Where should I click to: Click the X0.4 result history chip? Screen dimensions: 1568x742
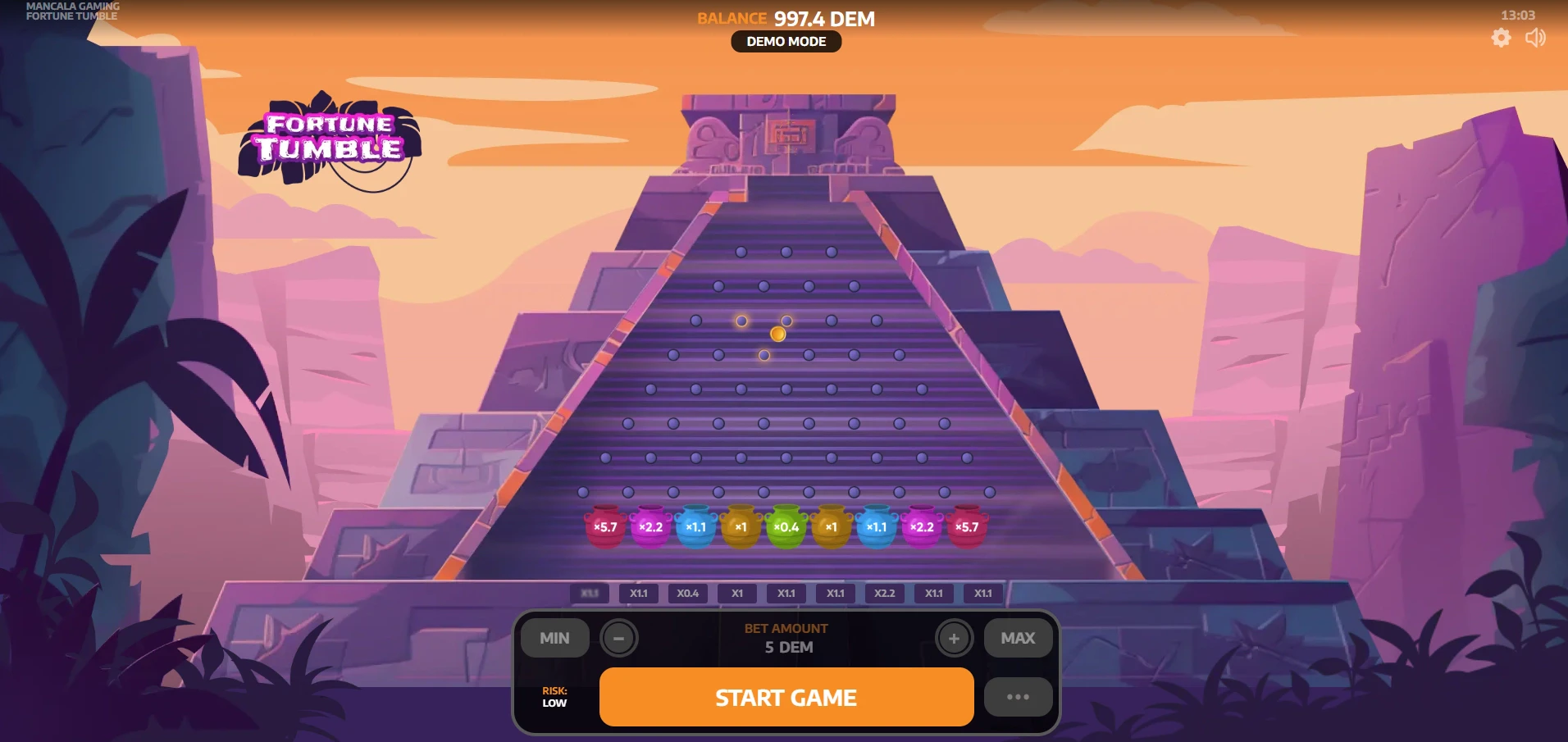(x=688, y=594)
